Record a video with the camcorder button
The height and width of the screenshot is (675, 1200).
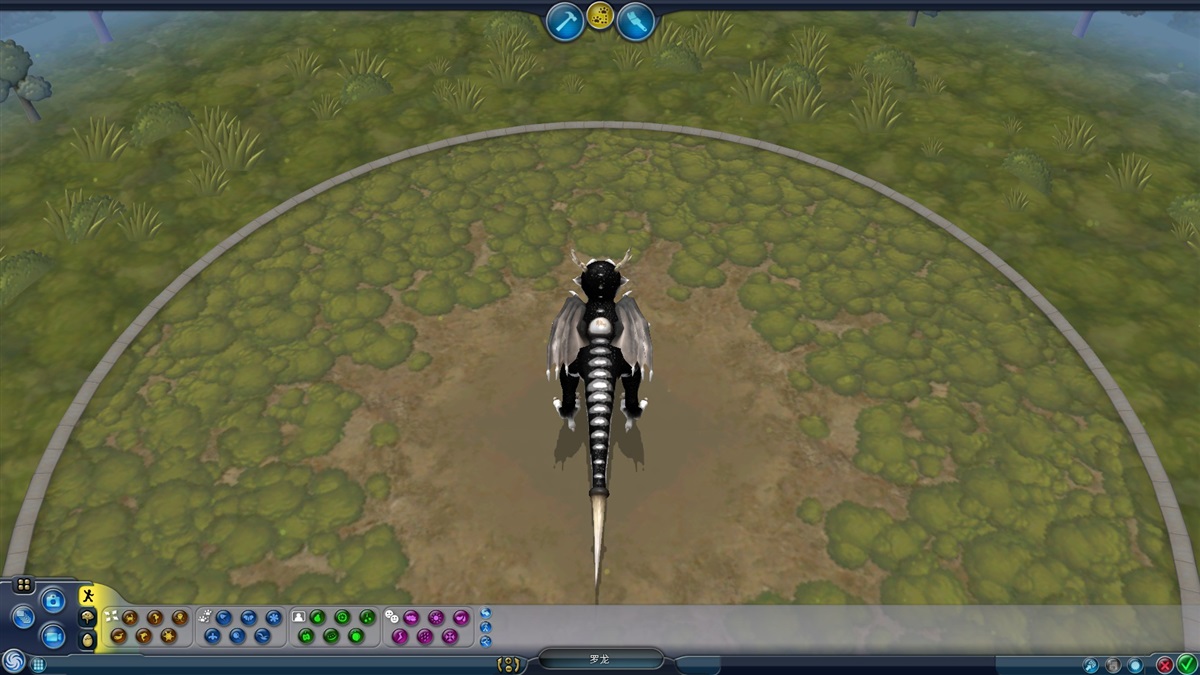(x=53, y=635)
